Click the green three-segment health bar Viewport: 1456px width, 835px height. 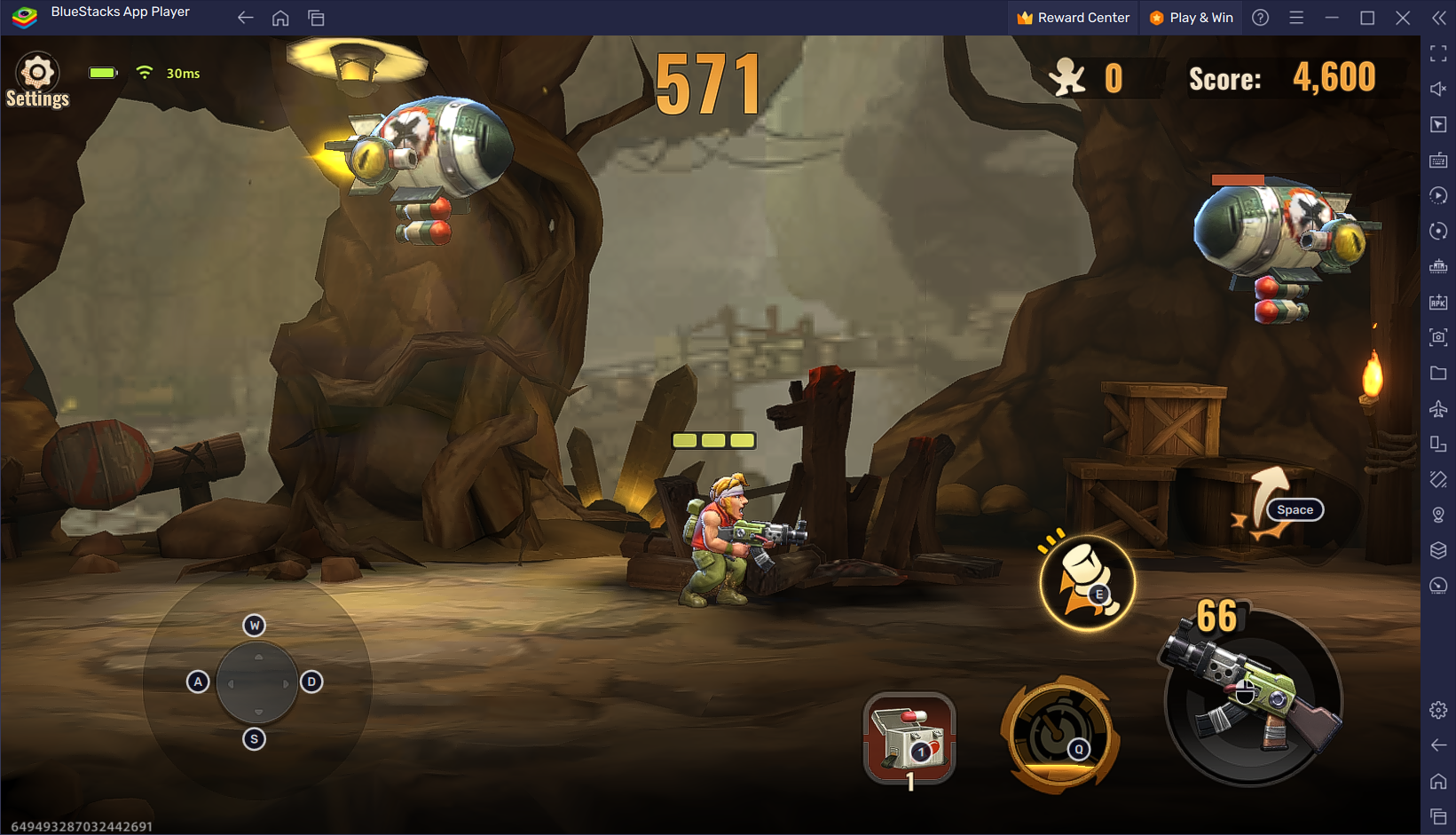pyautogui.click(x=714, y=439)
